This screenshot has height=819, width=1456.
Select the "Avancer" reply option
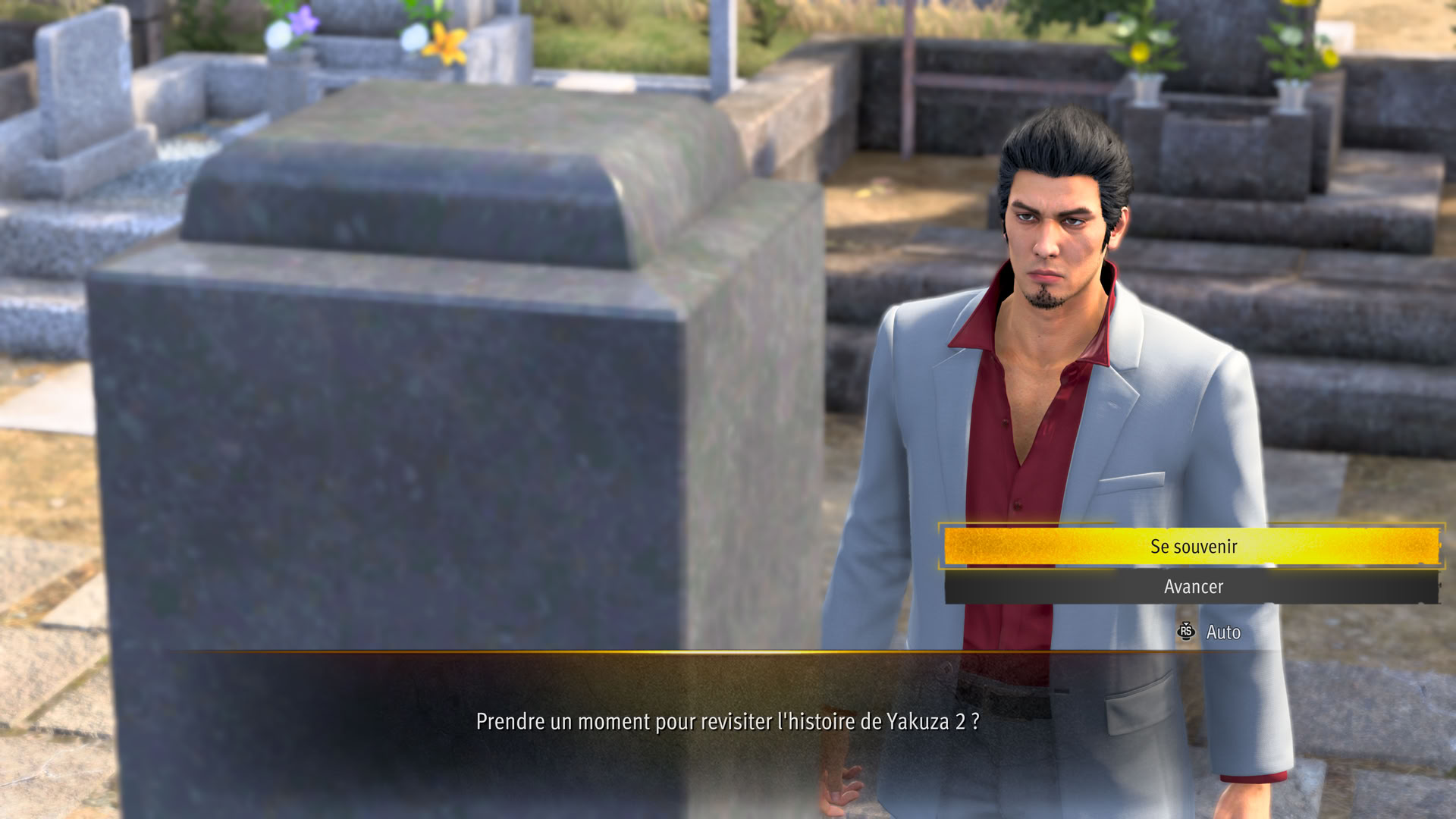[1191, 587]
